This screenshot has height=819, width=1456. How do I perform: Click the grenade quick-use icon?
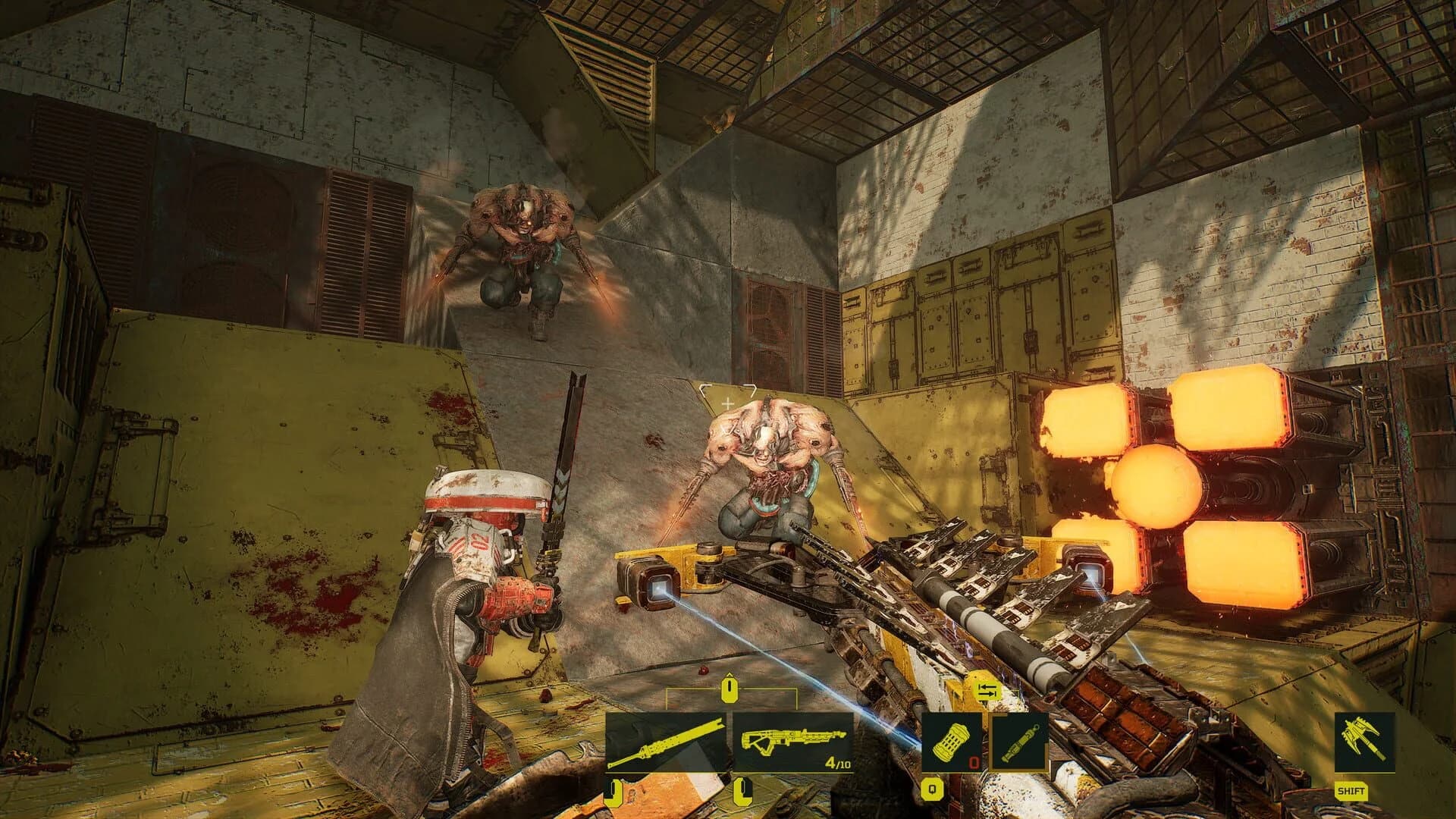(950, 741)
